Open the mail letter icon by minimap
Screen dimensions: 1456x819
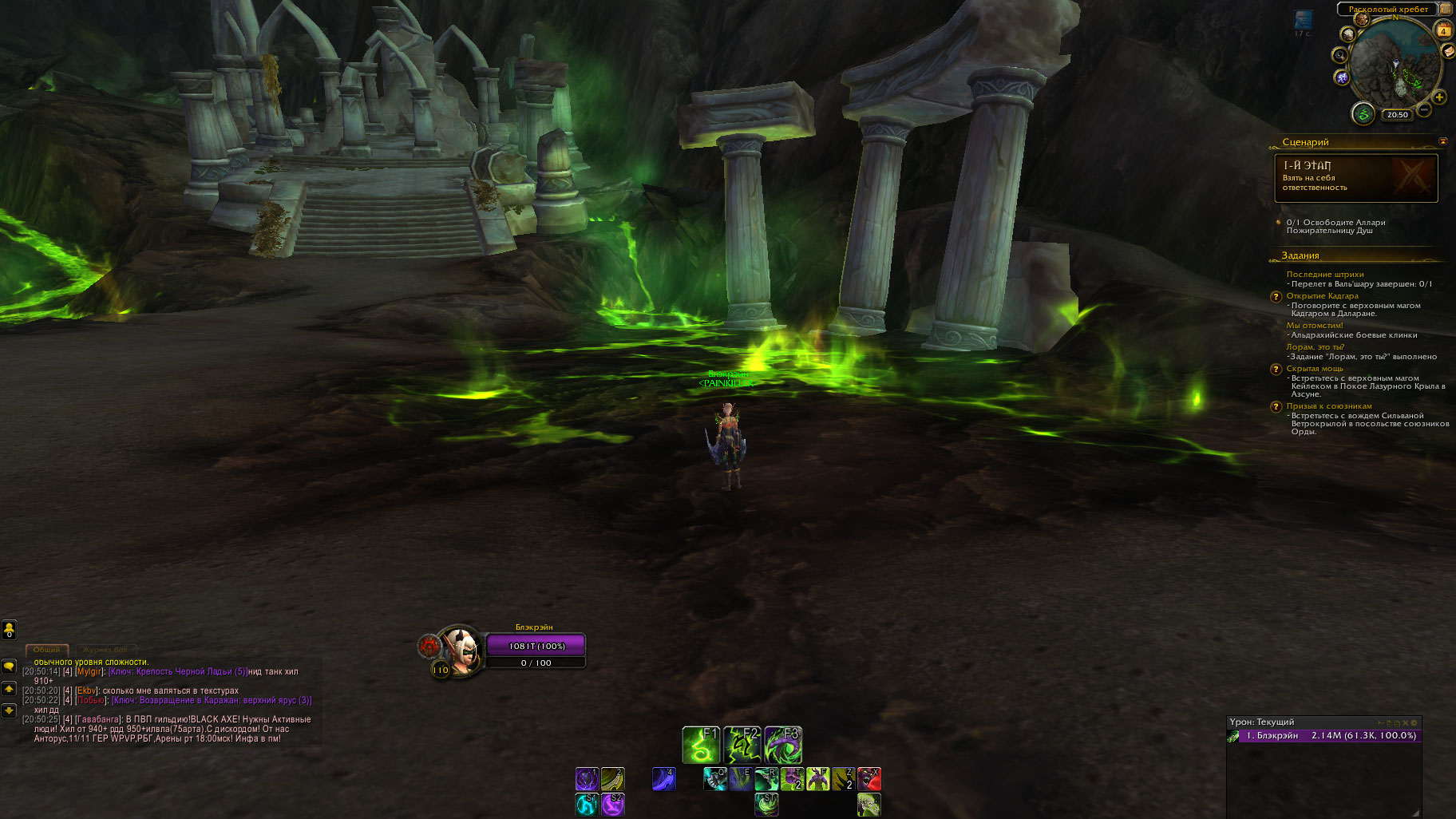pos(1448,51)
